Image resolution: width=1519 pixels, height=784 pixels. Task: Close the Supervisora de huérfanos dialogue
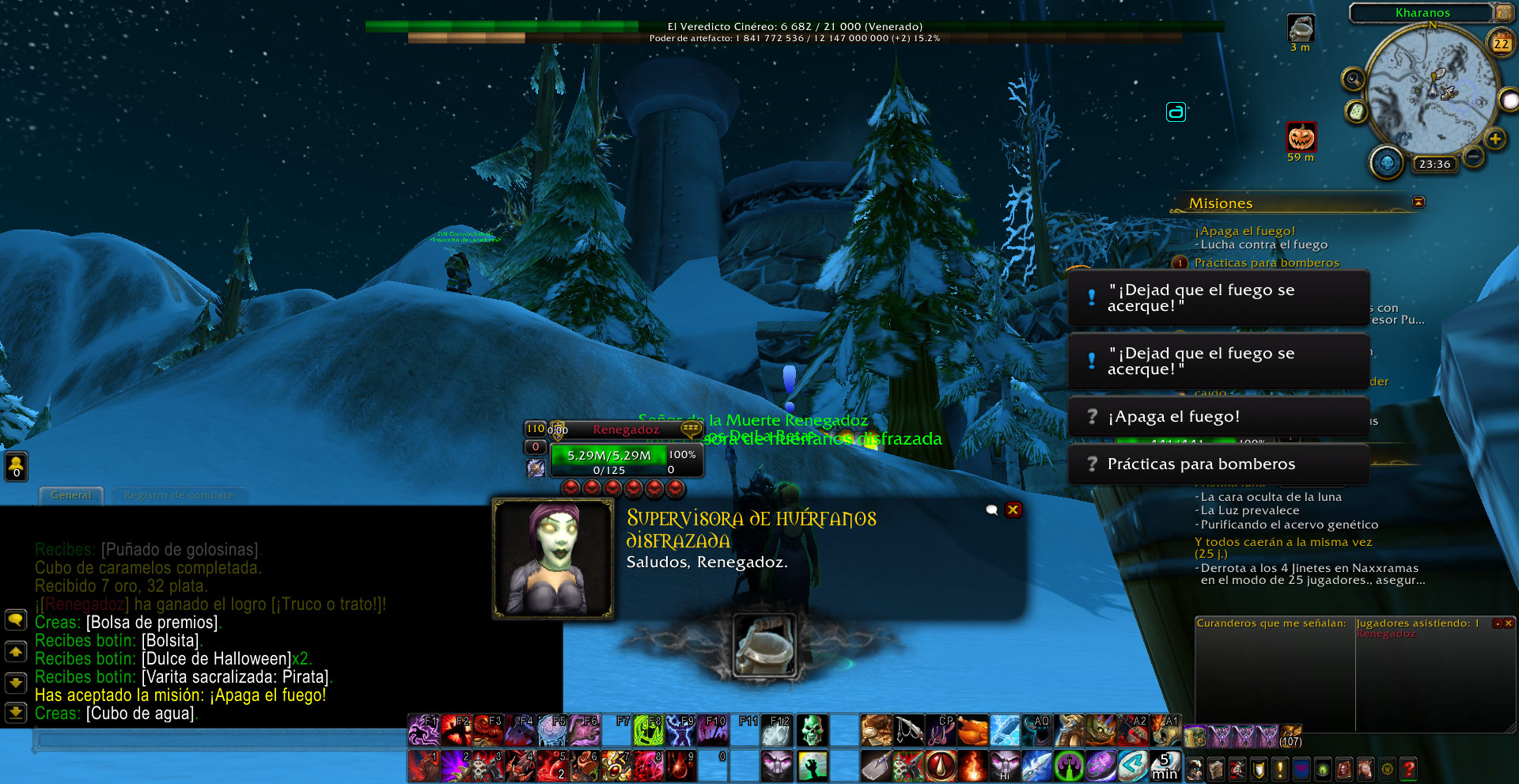[1013, 510]
